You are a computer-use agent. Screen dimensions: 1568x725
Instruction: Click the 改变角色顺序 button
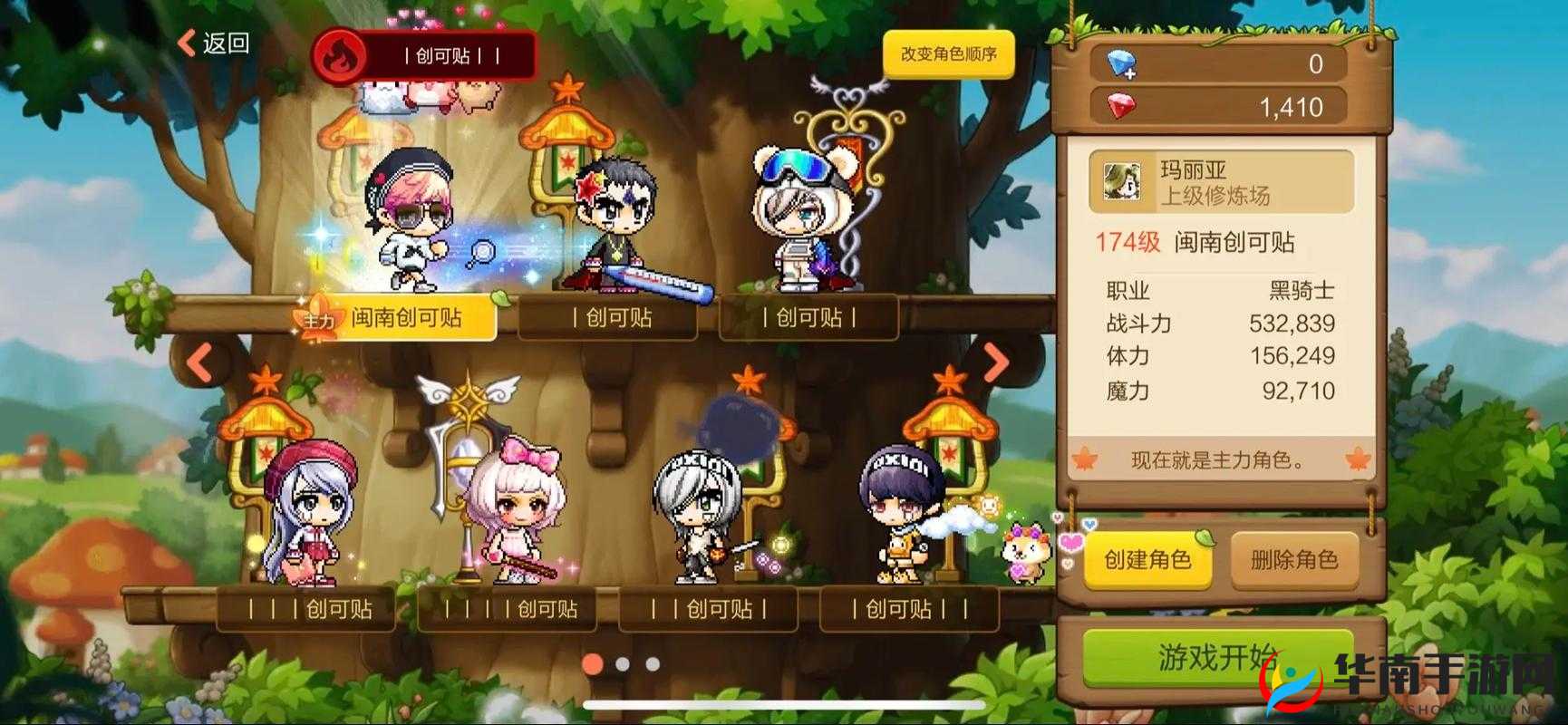pos(946,53)
